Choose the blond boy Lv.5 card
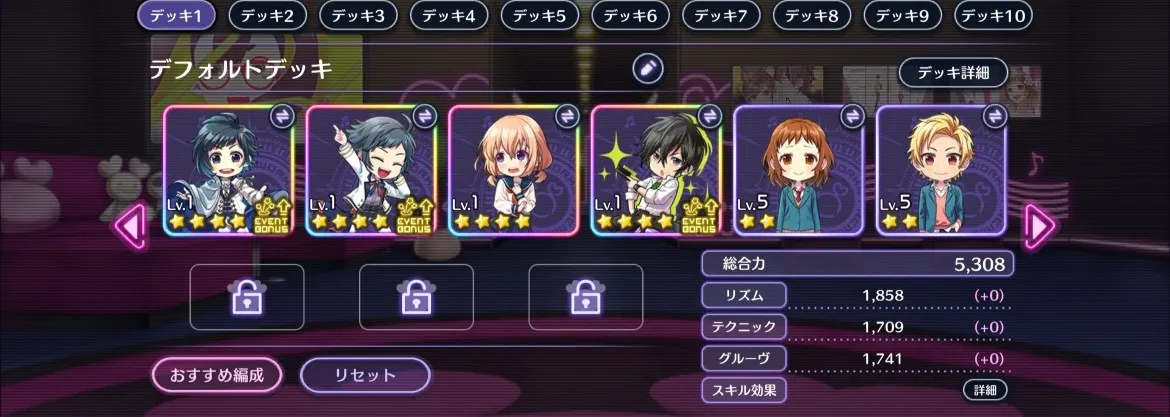The width and height of the screenshot is (1170, 417). pyautogui.click(x=941, y=170)
